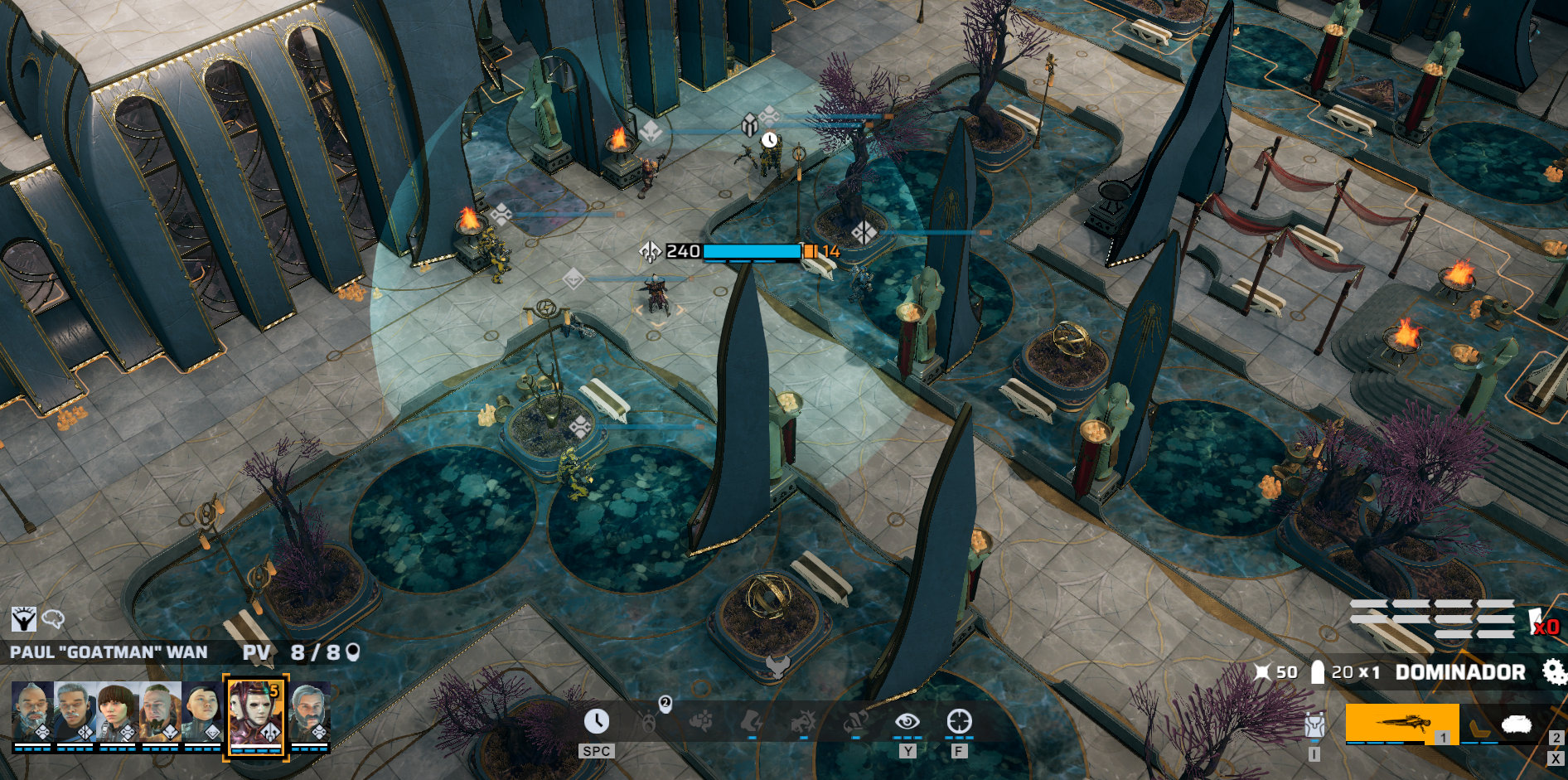Select the orange-armored goateed soldier portrait

159,711
